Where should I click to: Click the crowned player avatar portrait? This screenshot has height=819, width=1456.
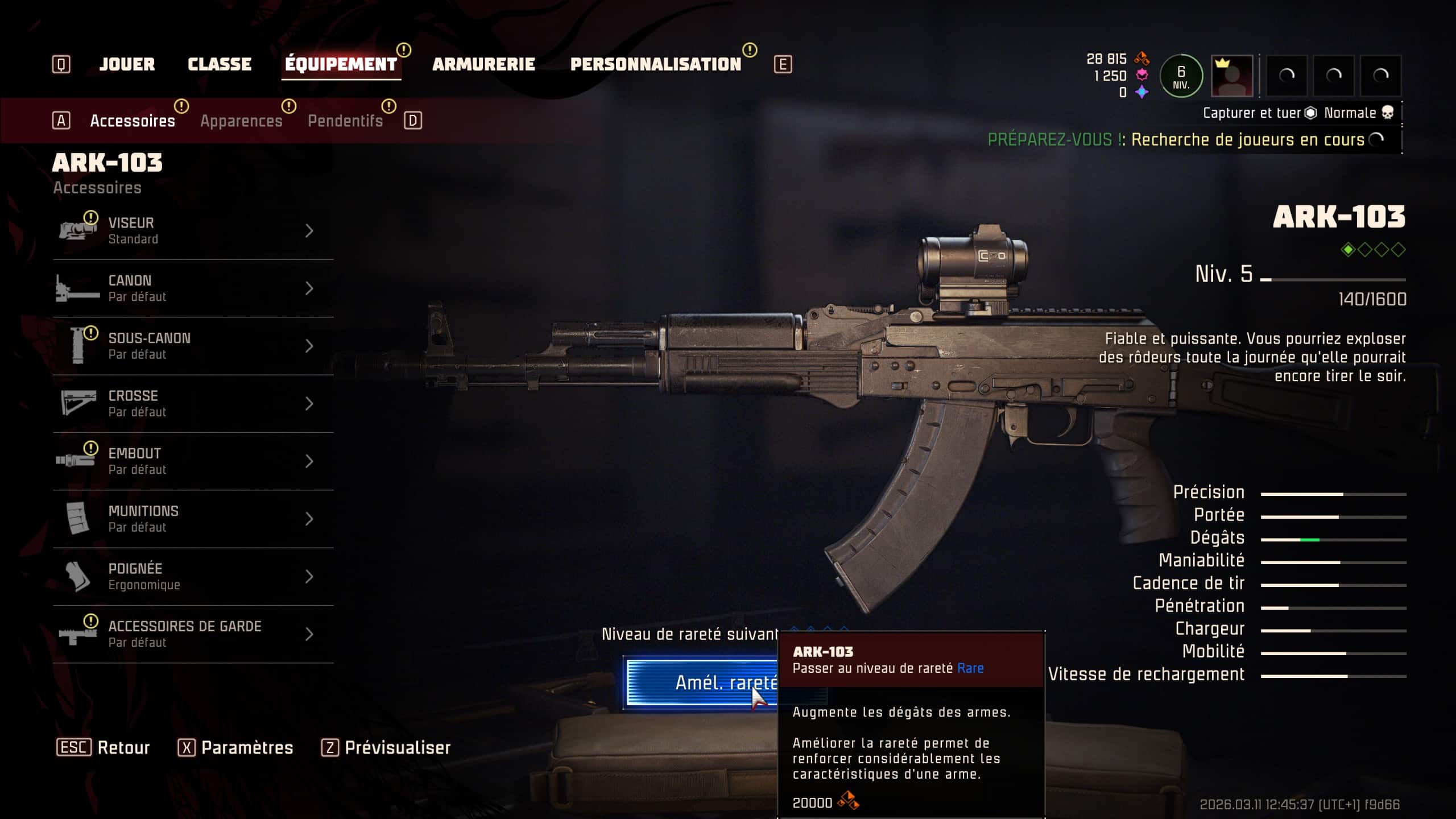(1232, 76)
